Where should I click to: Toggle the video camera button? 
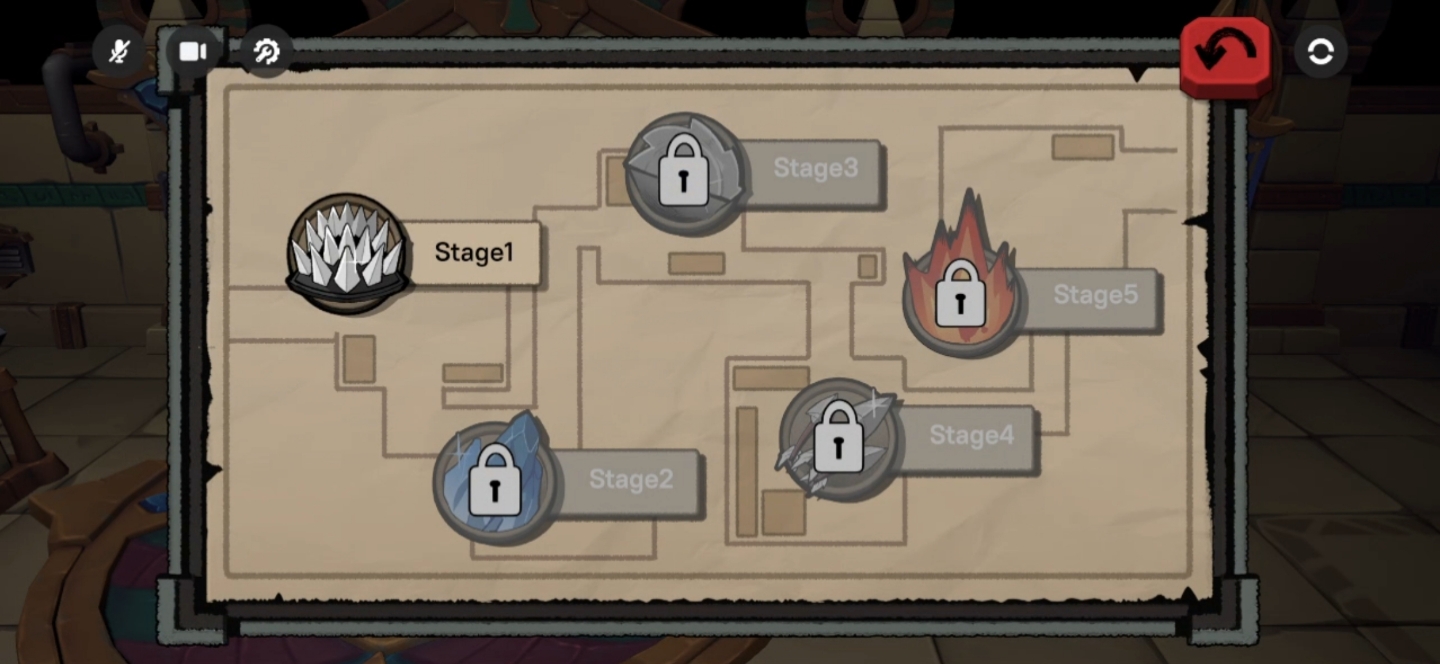pos(193,51)
